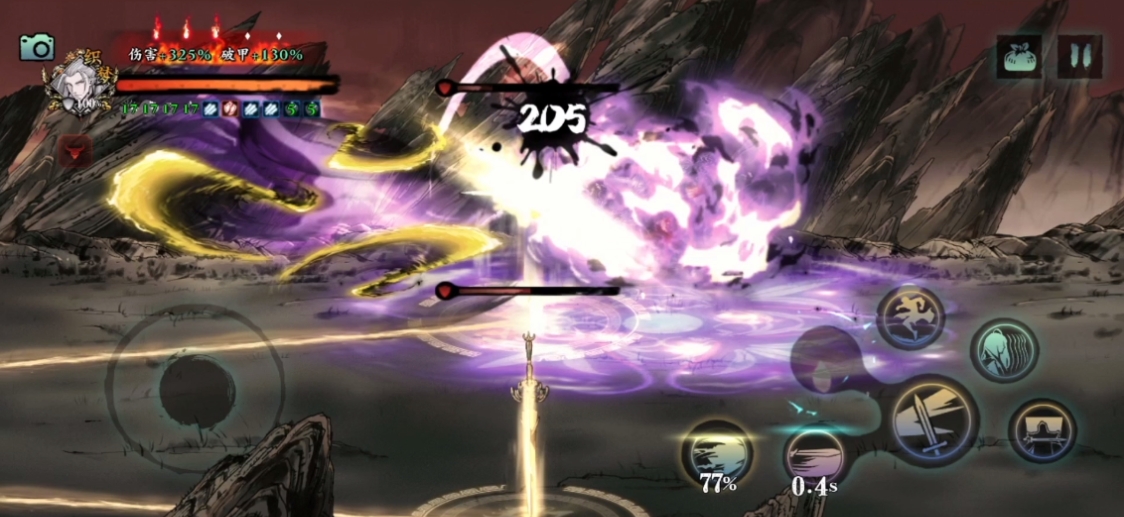
Task: Trigger the cloaked figure skill
Action: click(x=1003, y=350)
